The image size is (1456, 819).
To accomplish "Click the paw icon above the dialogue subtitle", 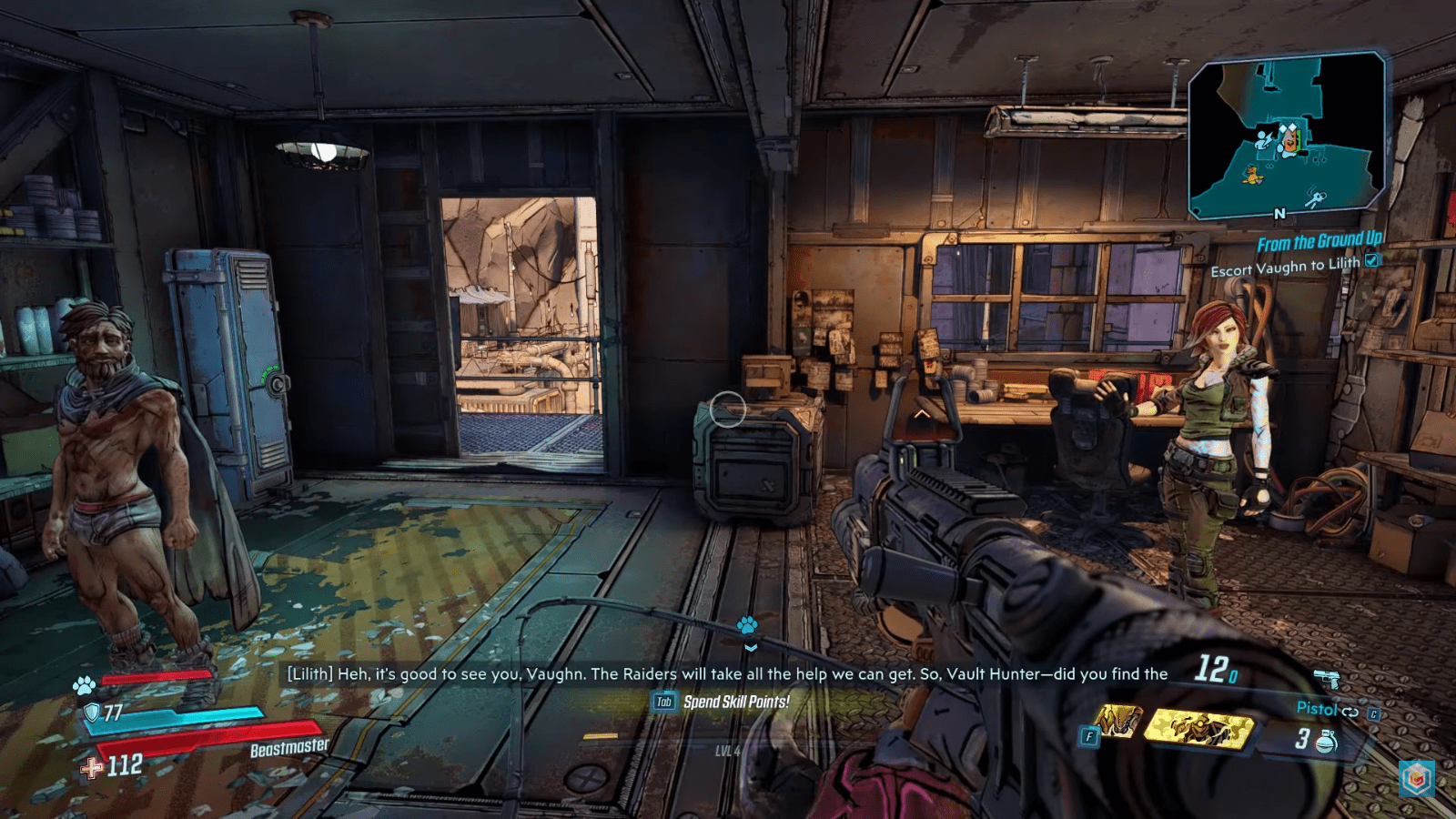I will (748, 627).
